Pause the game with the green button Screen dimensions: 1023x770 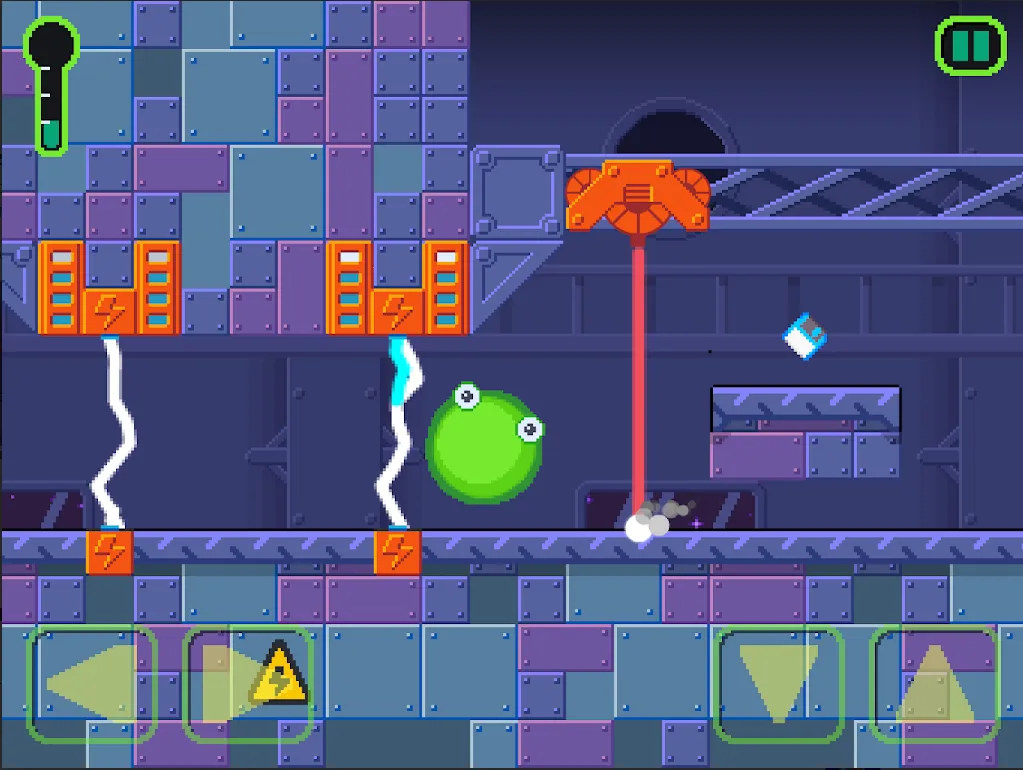click(969, 45)
